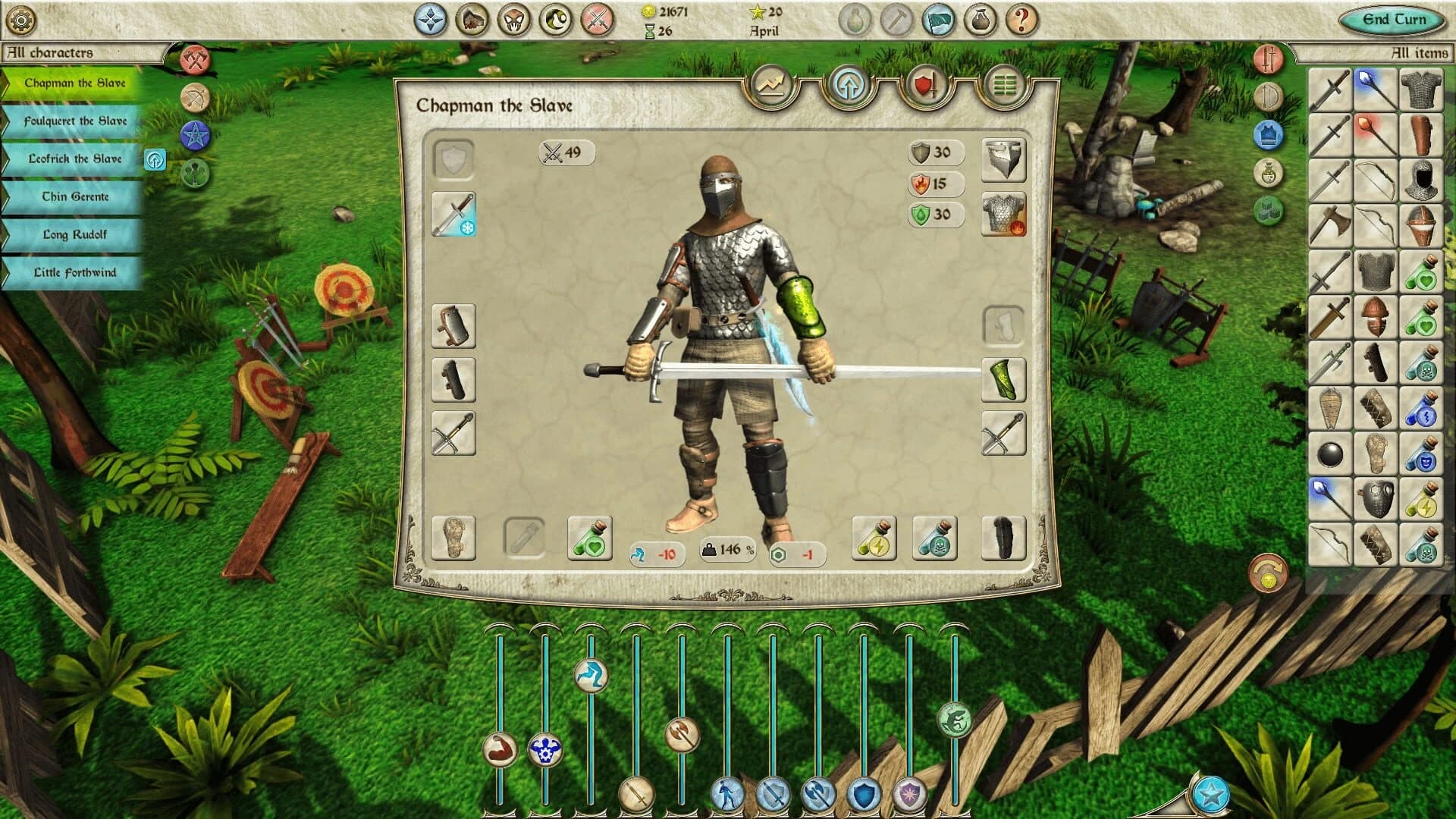Select the bow ranged filter icon
The height and width of the screenshot is (819, 1456).
(193, 96)
